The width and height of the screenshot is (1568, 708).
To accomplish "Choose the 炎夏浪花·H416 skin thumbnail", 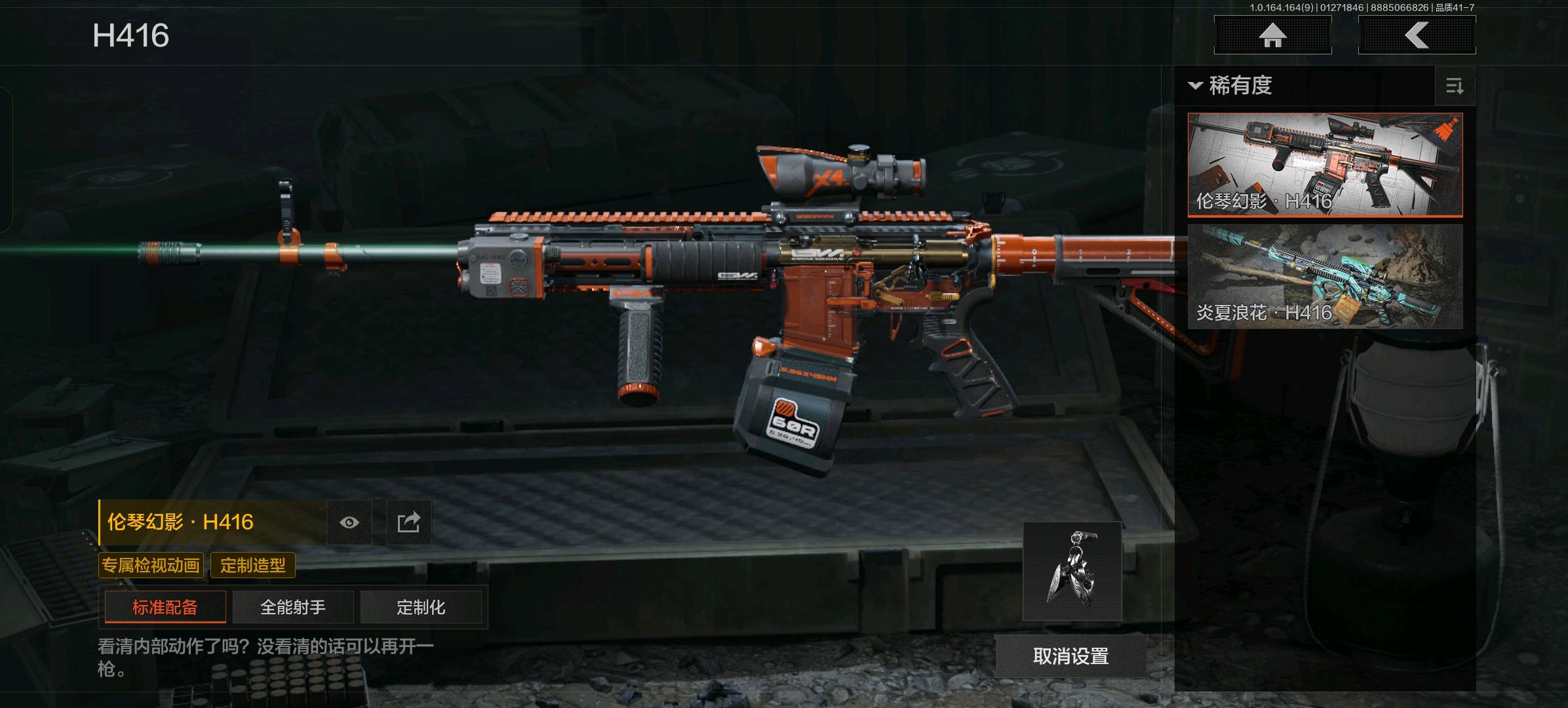I will point(1325,276).
